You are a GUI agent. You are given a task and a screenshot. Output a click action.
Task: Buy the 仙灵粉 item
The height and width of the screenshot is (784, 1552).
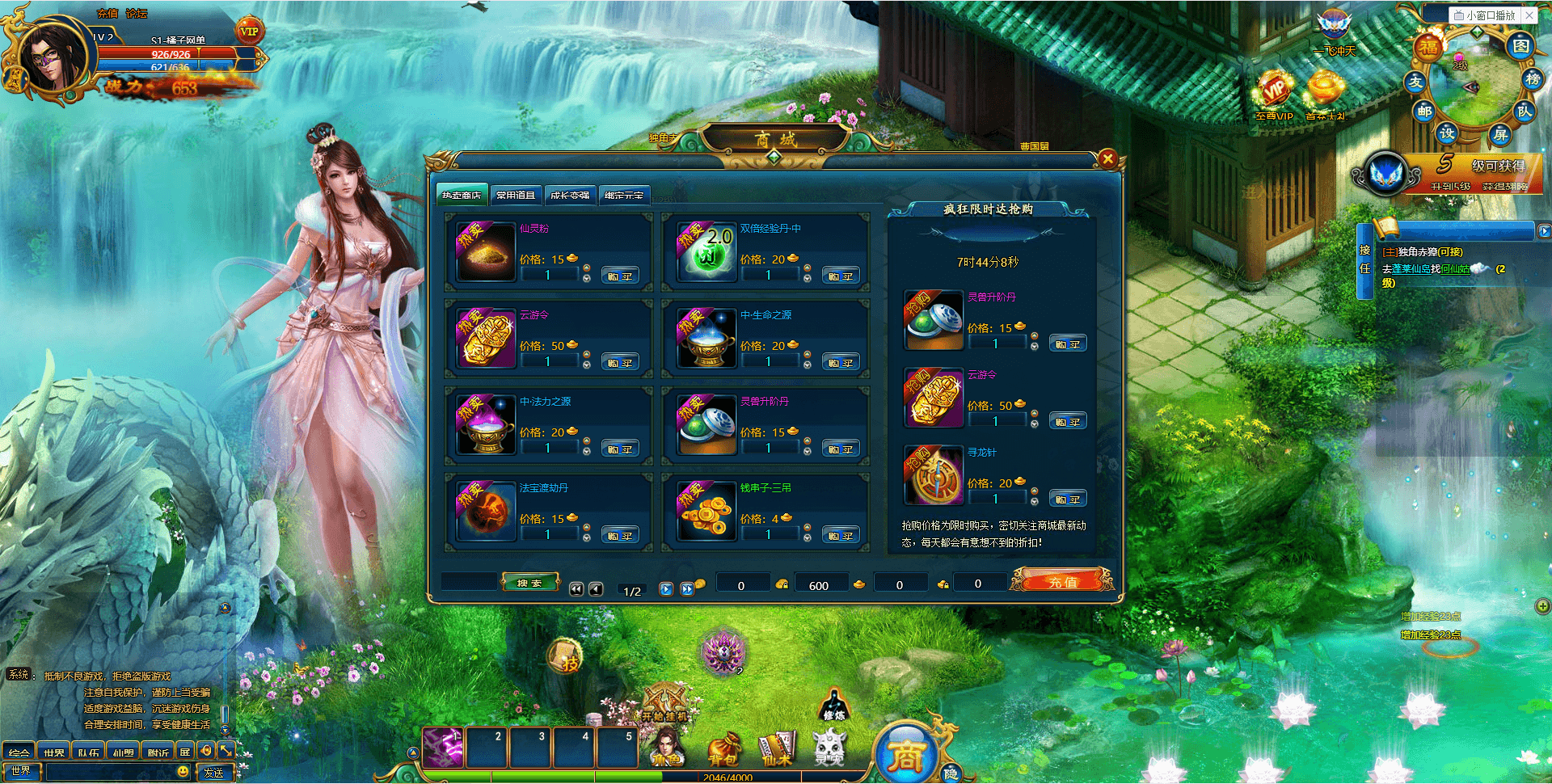tap(620, 276)
